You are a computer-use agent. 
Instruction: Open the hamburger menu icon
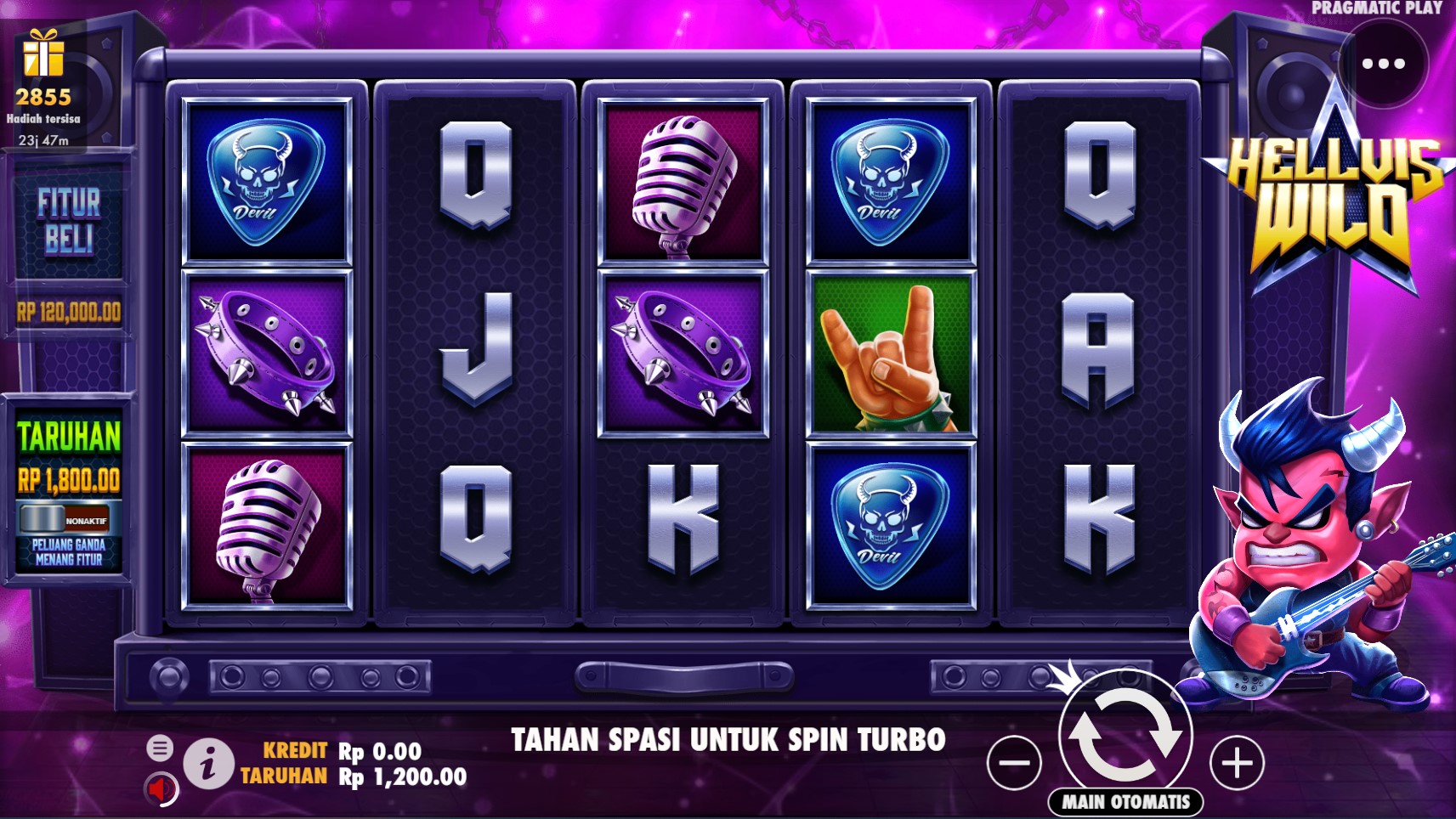point(159,748)
